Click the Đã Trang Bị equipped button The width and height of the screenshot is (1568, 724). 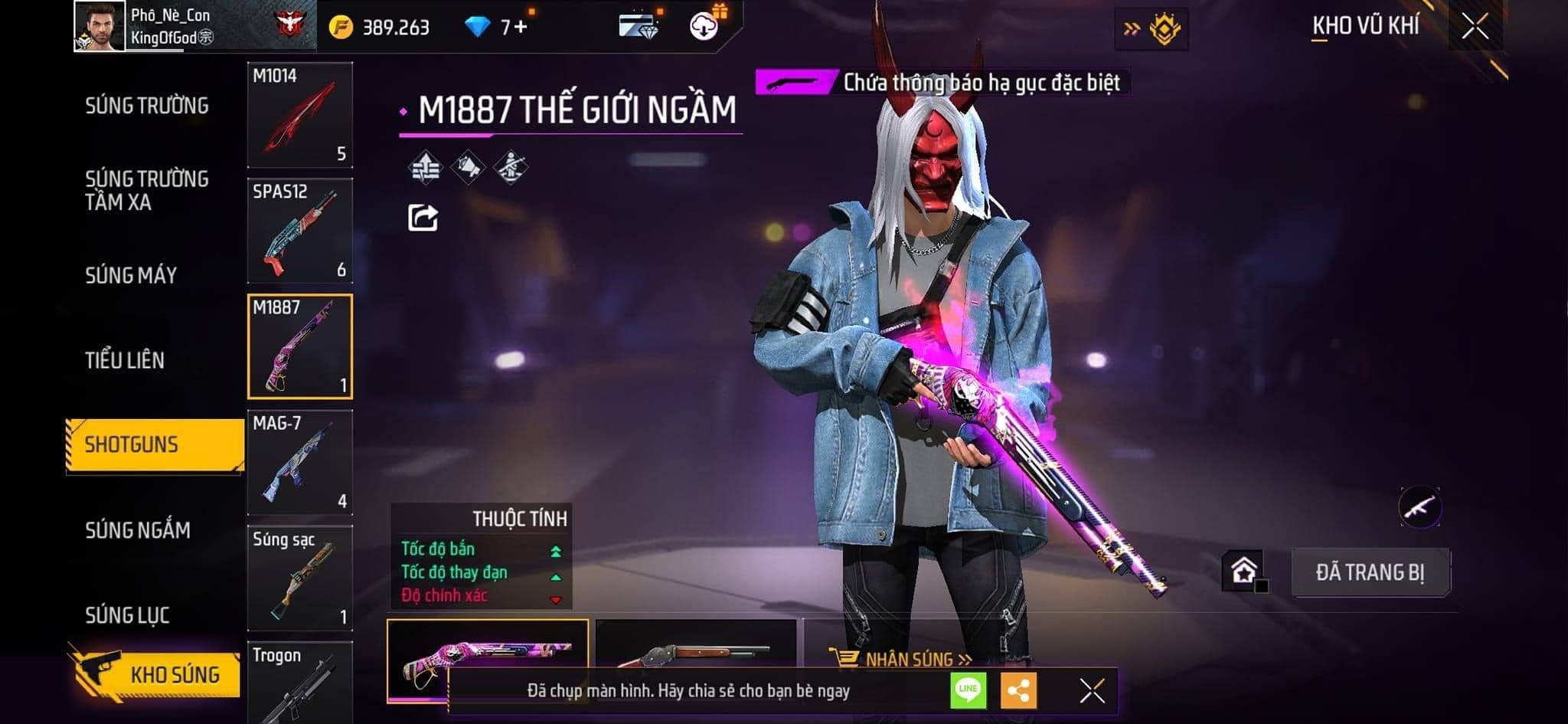point(1370,572)
